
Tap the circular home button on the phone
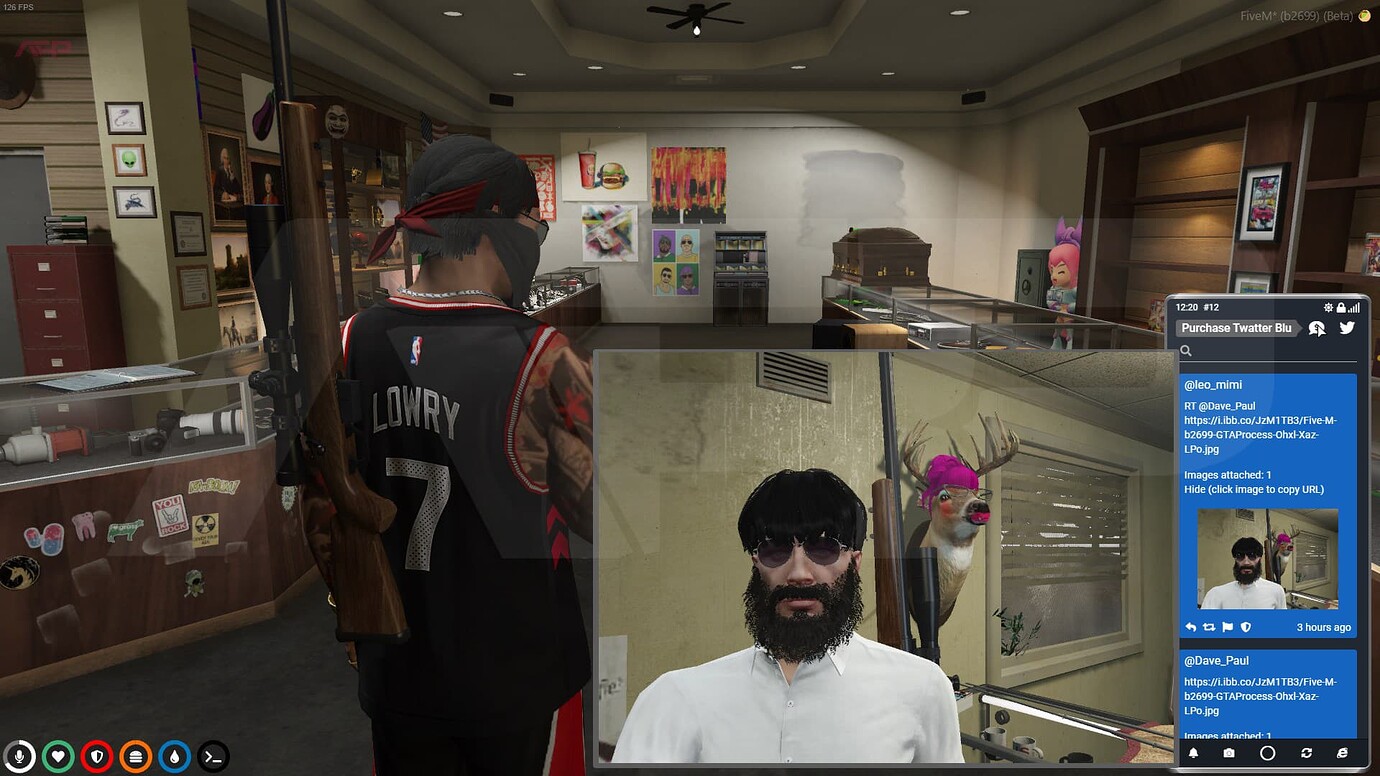1268,753
